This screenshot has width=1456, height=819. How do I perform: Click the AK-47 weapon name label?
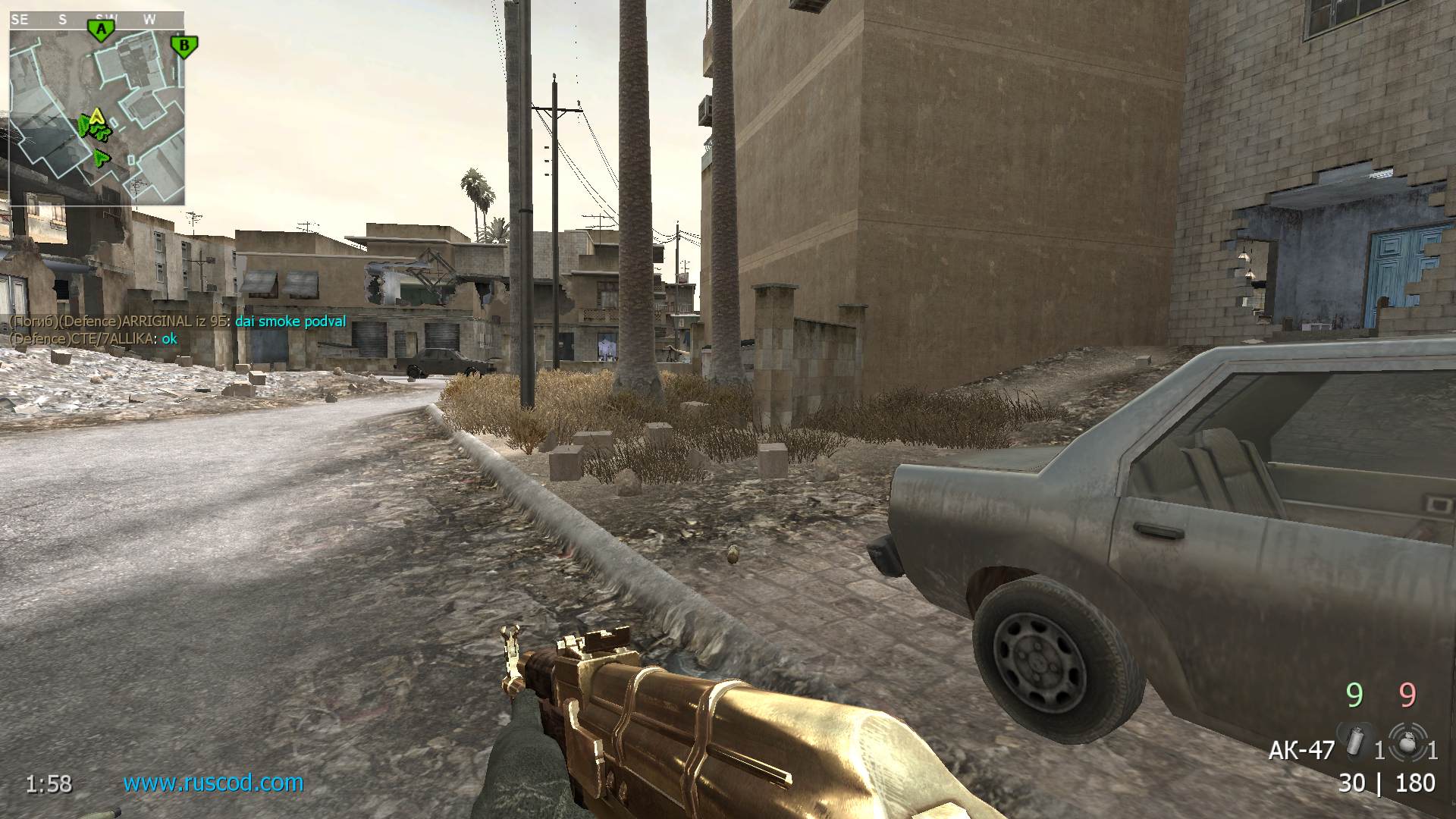tap(1301, 750)
